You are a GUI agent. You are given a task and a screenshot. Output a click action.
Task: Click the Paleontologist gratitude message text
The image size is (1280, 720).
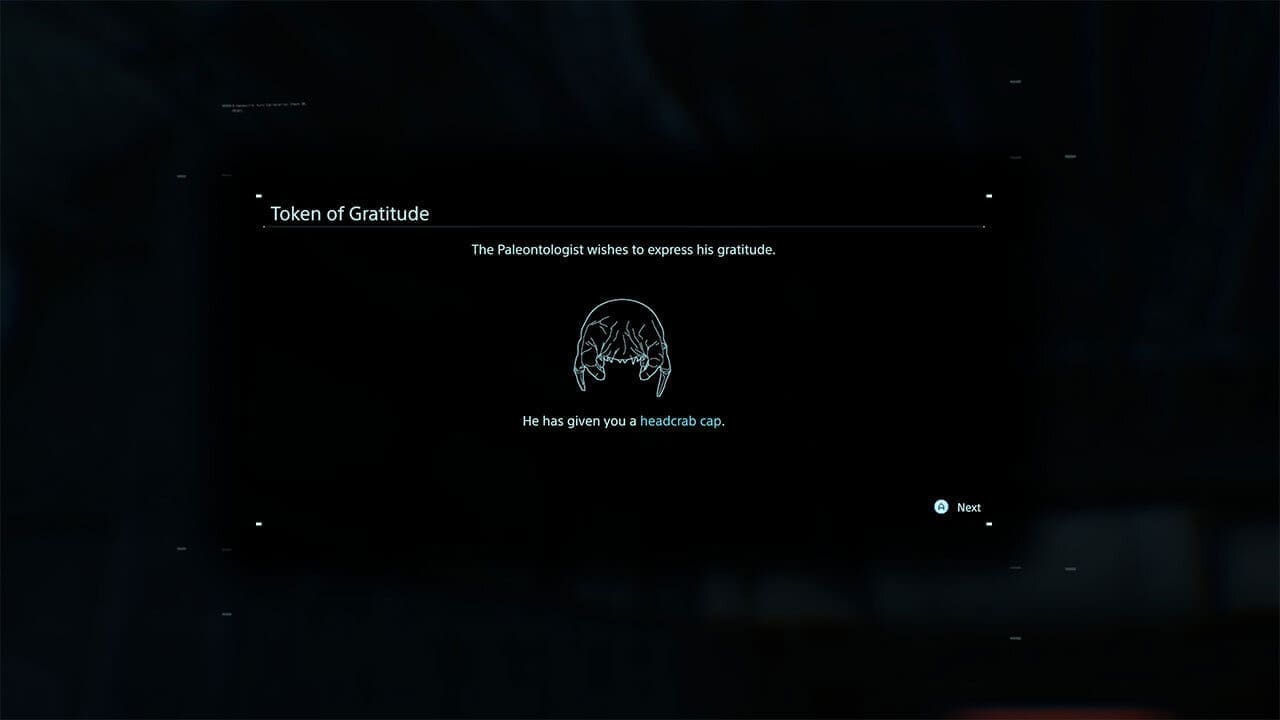point(623,249)
